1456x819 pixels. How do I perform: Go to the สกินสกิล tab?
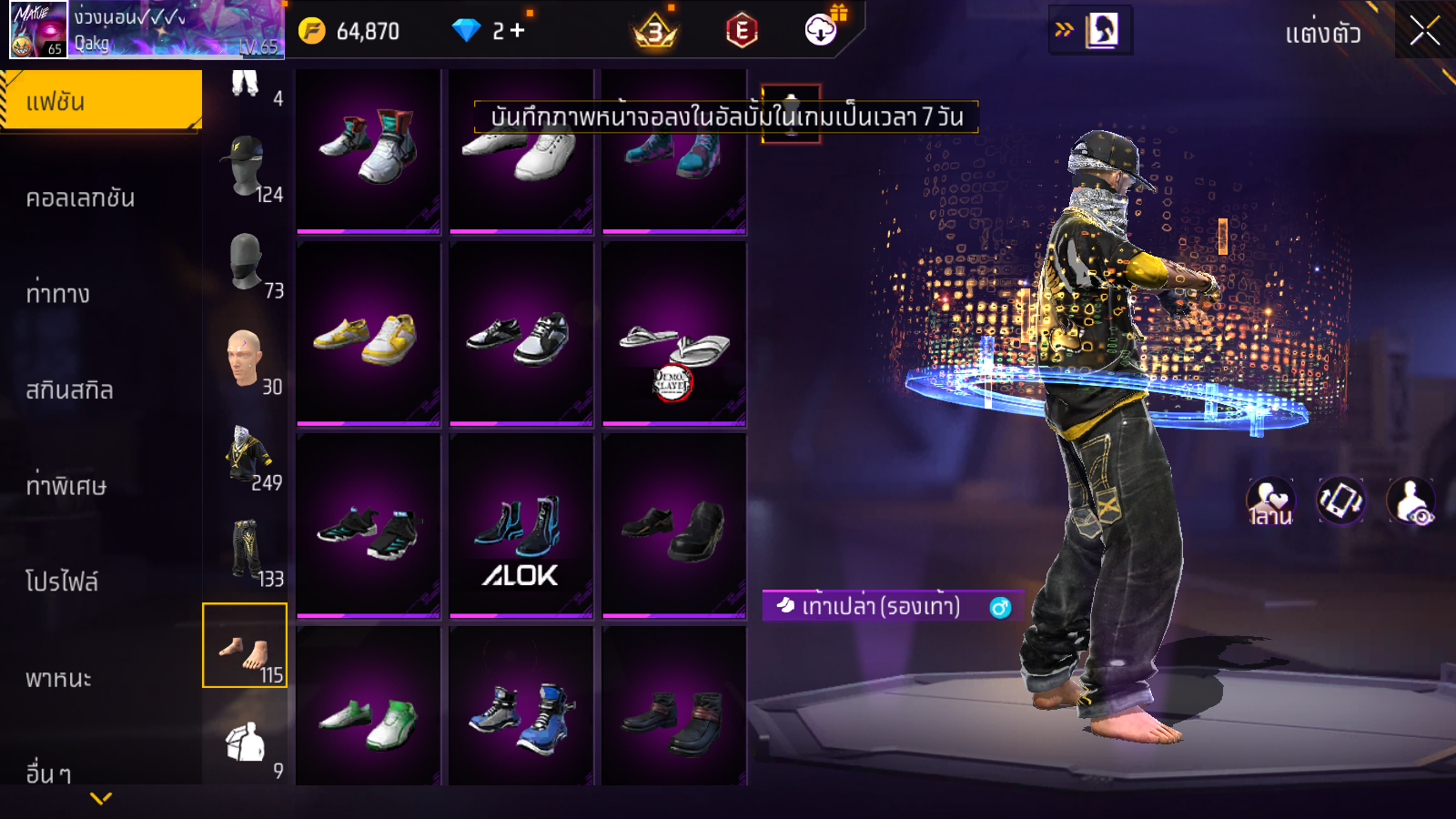point(70,390)
